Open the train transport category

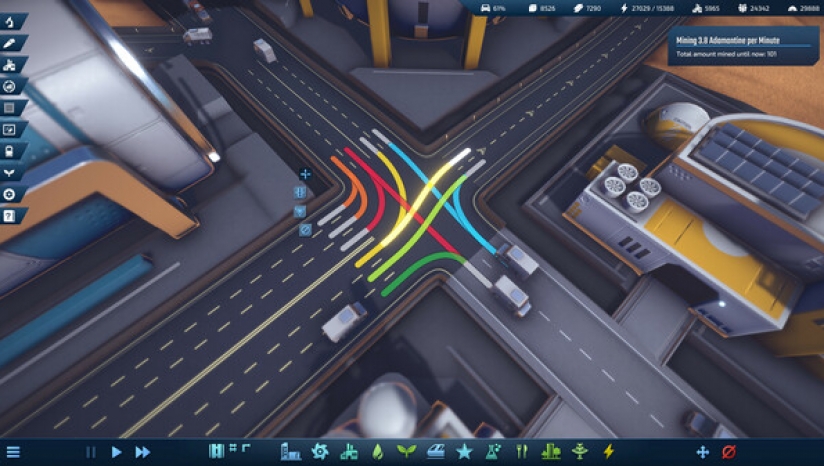pos(435,451)
